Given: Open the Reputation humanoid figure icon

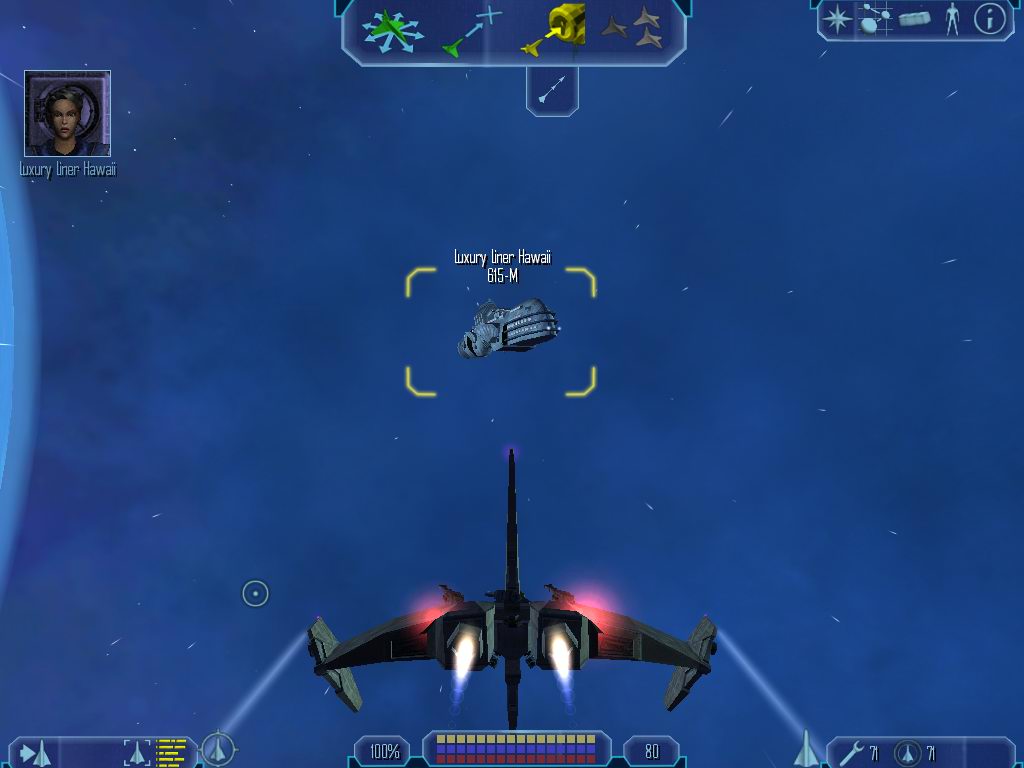Looking at the screenshot, I should (x=951, y=19).
